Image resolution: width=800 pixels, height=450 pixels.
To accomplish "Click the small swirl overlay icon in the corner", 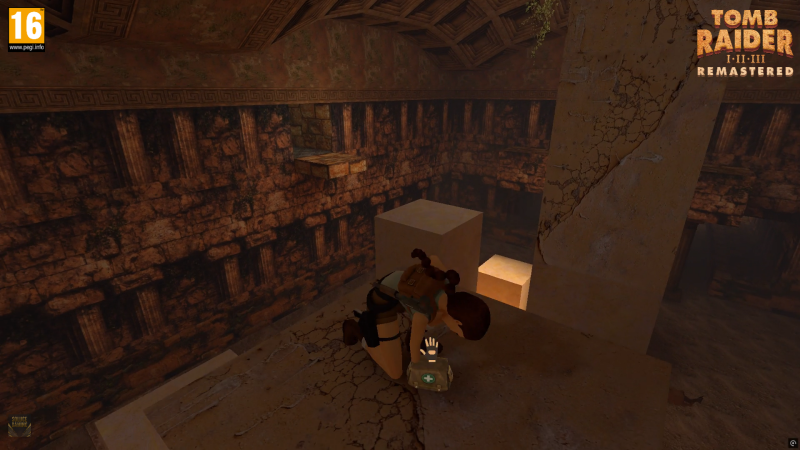I will [x=792, y=442].
